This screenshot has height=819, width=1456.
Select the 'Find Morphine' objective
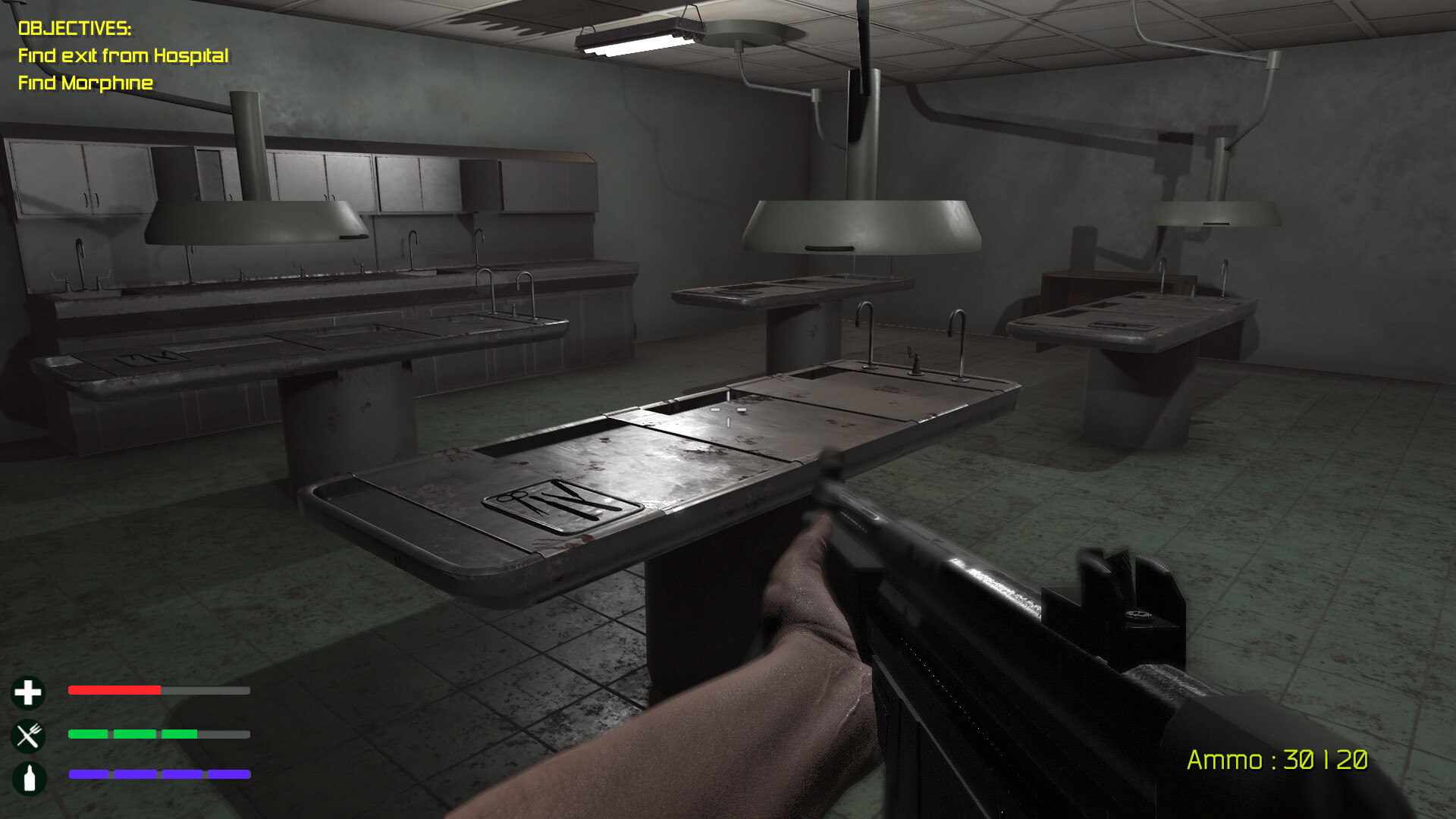(x=86, y=83)
